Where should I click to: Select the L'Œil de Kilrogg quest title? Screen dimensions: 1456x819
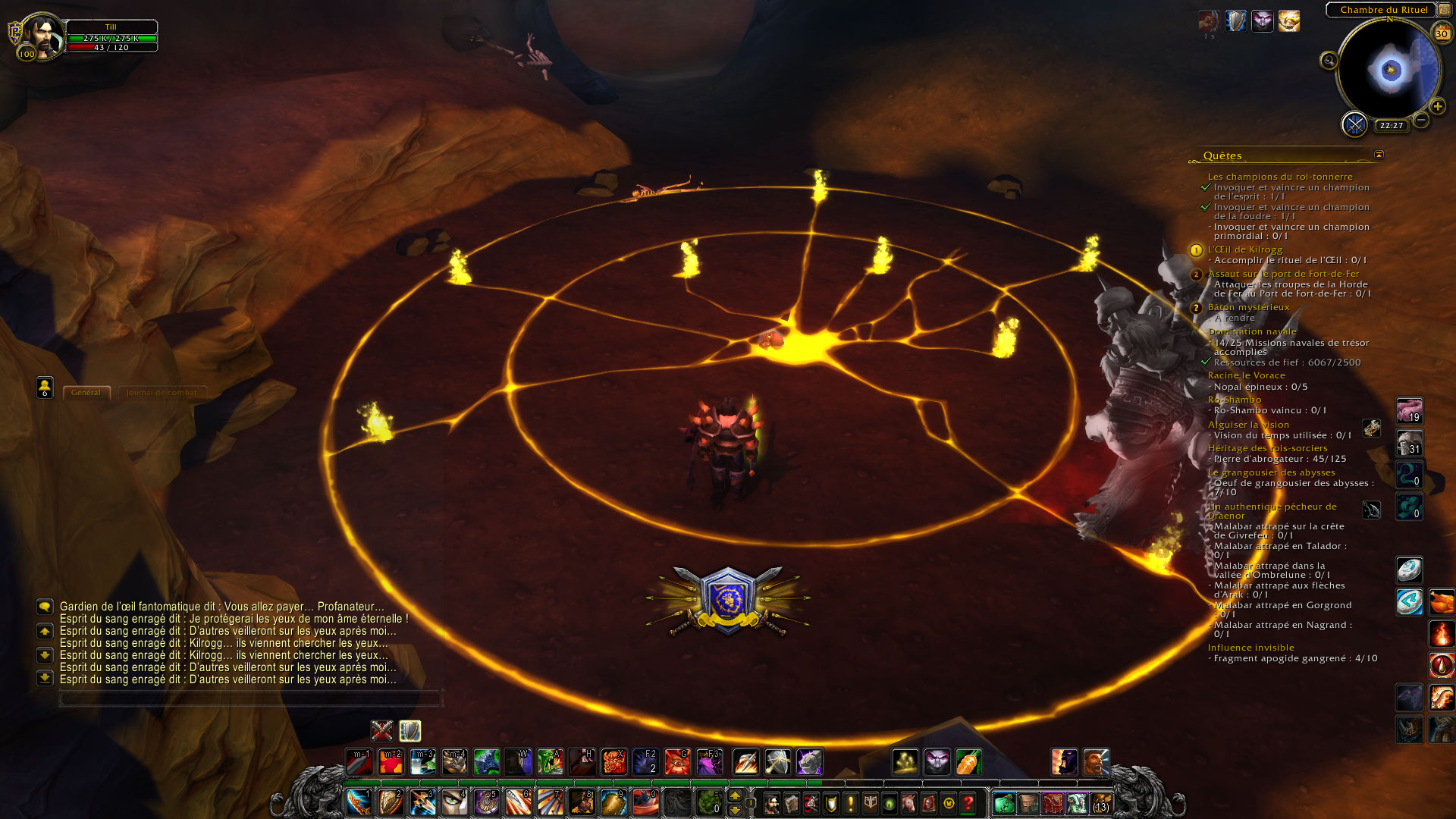coord(1245,249)
